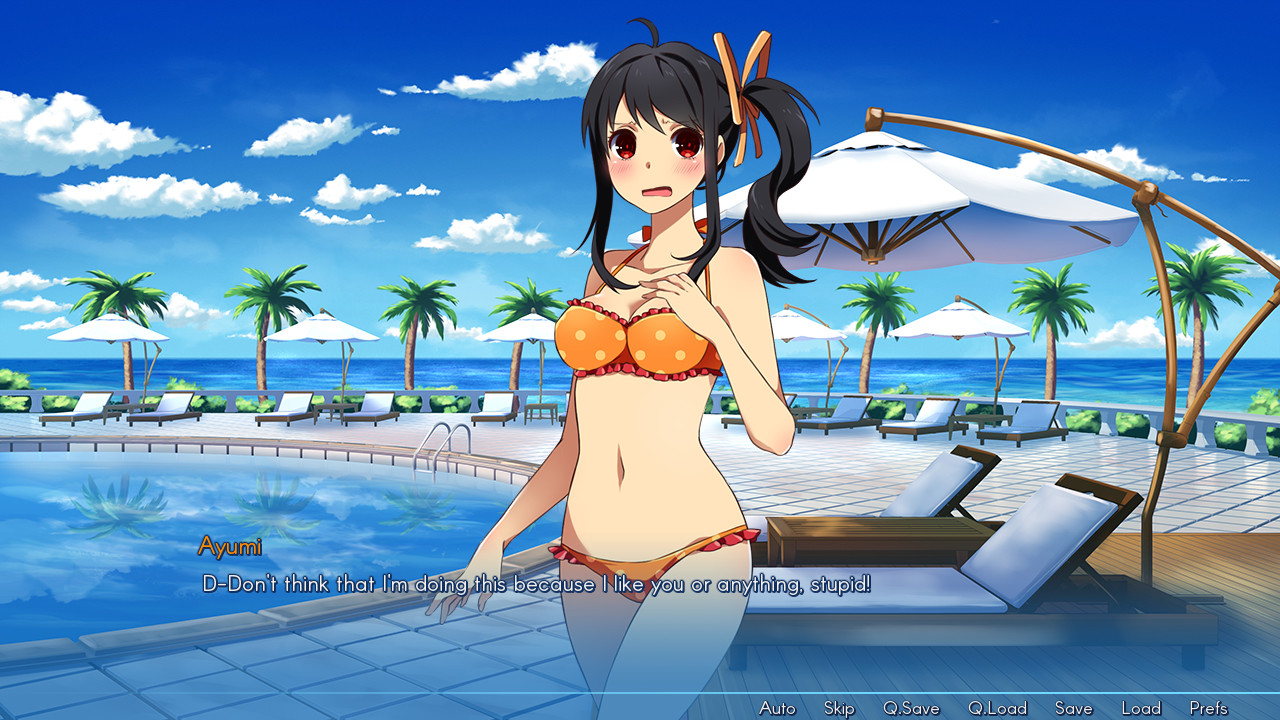Image resolution: width=1280 pixels, height=720 pixels.
Task: Click the speaker name Ayumi
Action: pyautogui.click(x=229, y=546)
